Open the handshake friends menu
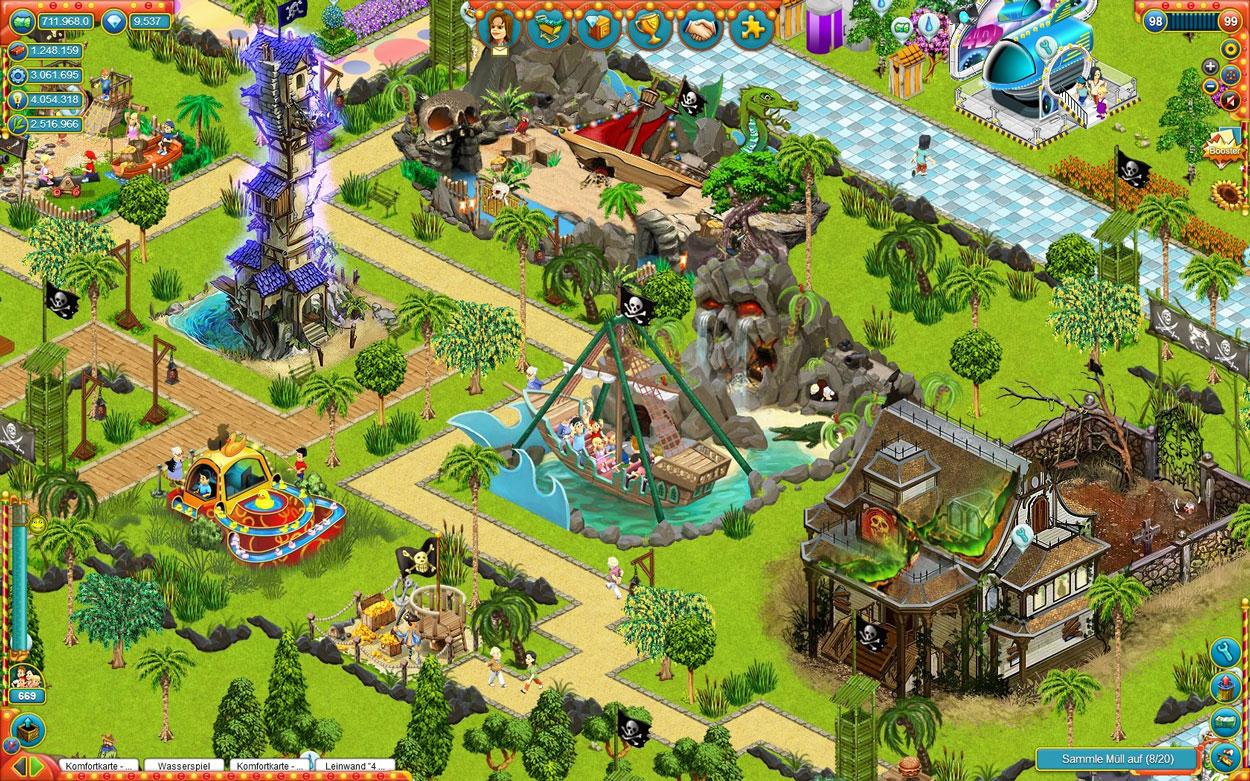The height and width of the screenshot is (781, 1250). (701, 28)
